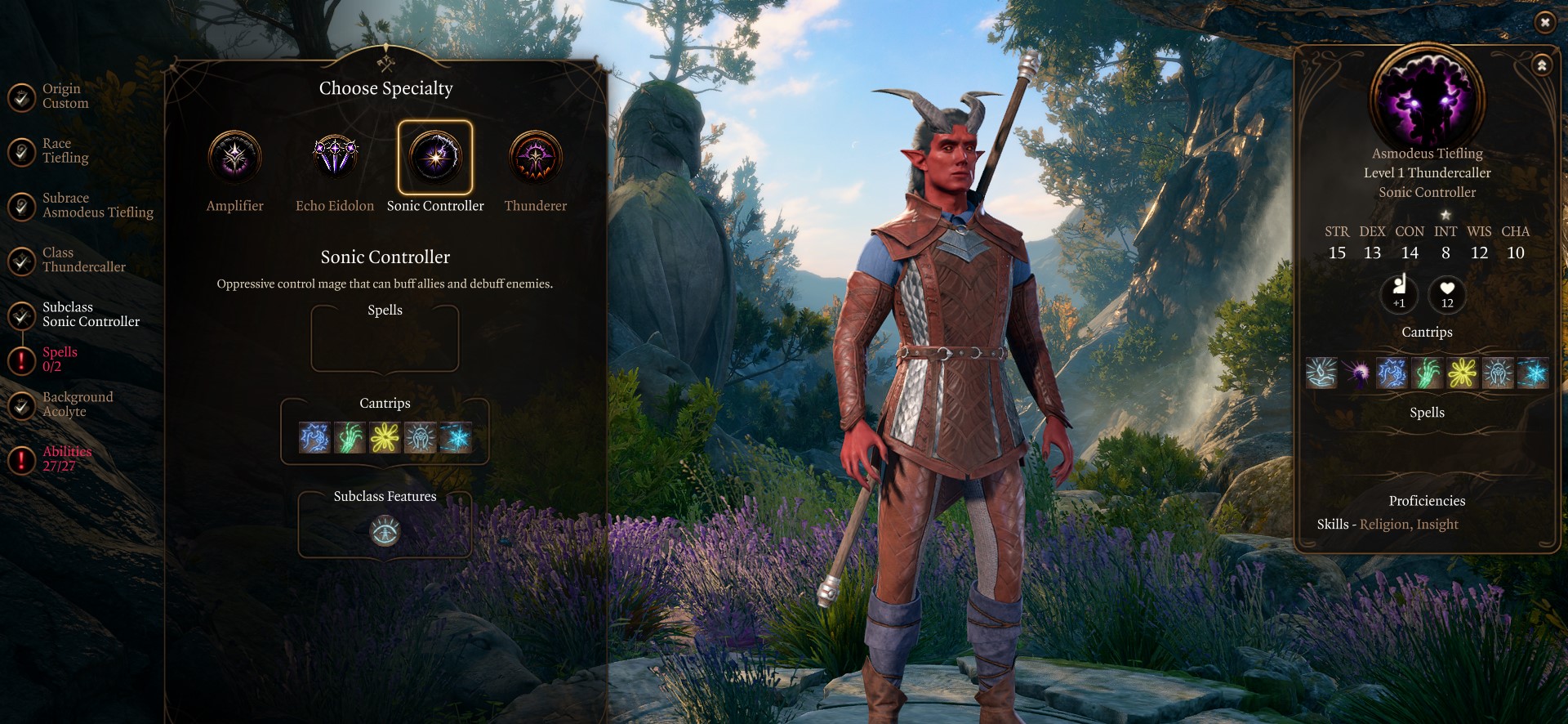Select the Thunderer specialty

pyautogui.click(x=535, y=157)
